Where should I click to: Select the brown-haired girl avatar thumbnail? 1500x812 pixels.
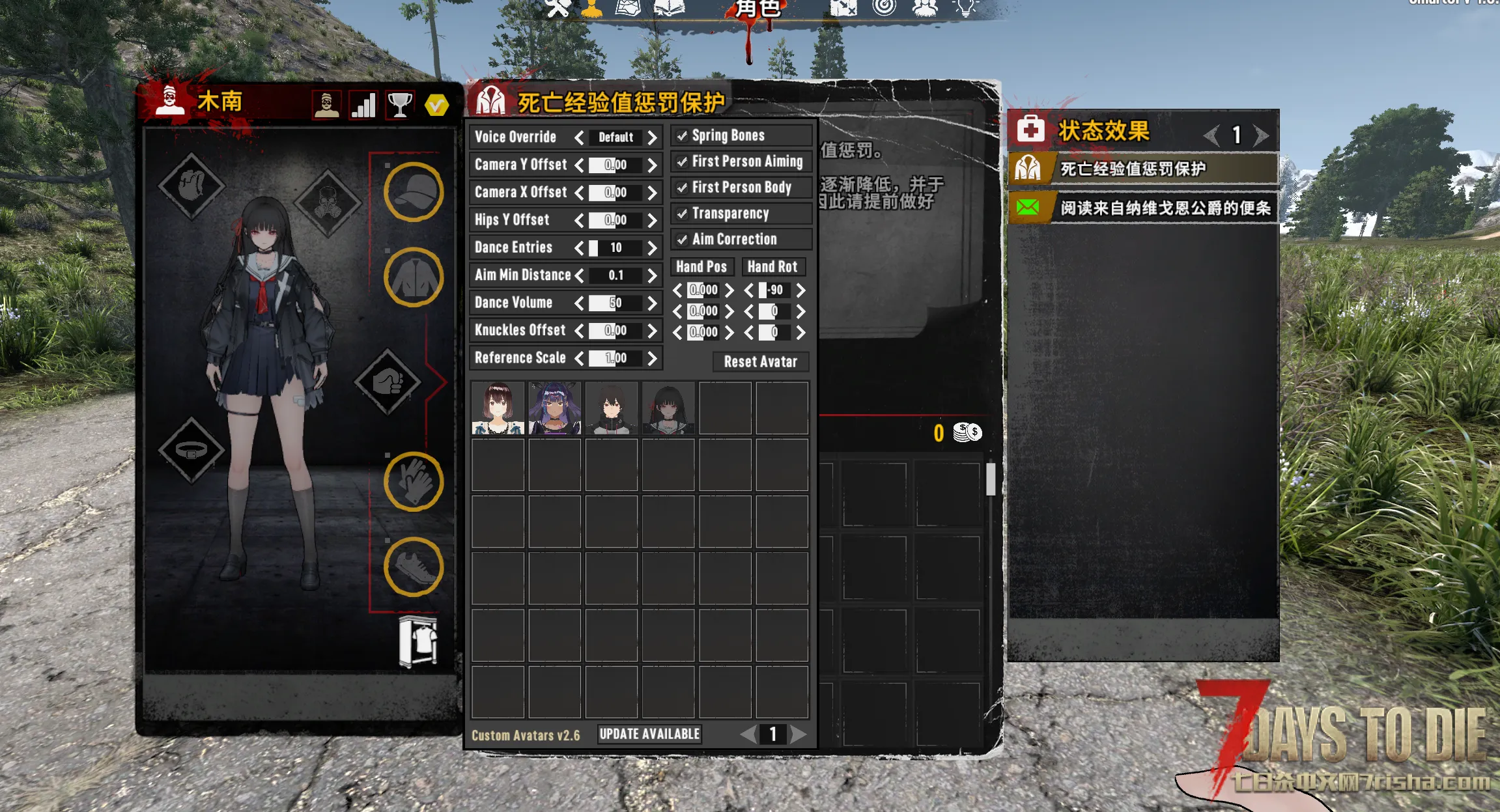(x=498, y=408)
